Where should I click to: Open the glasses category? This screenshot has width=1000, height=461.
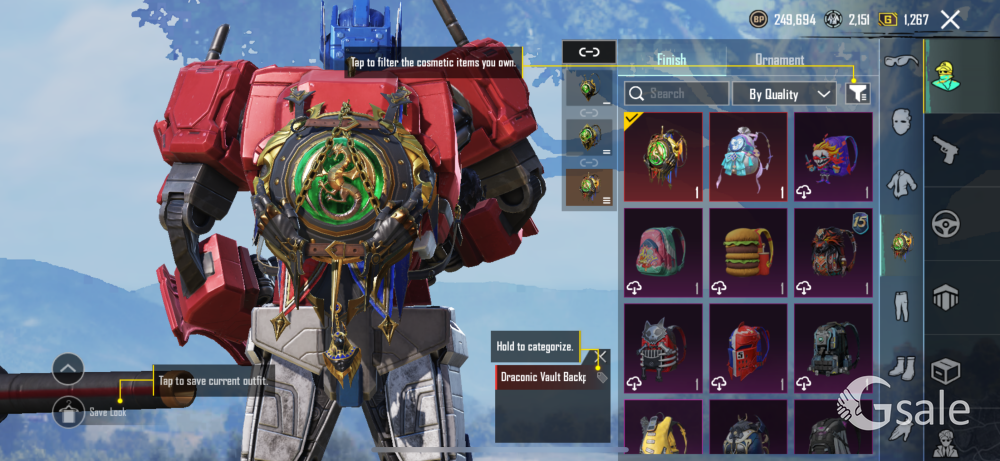coord(902,63)
